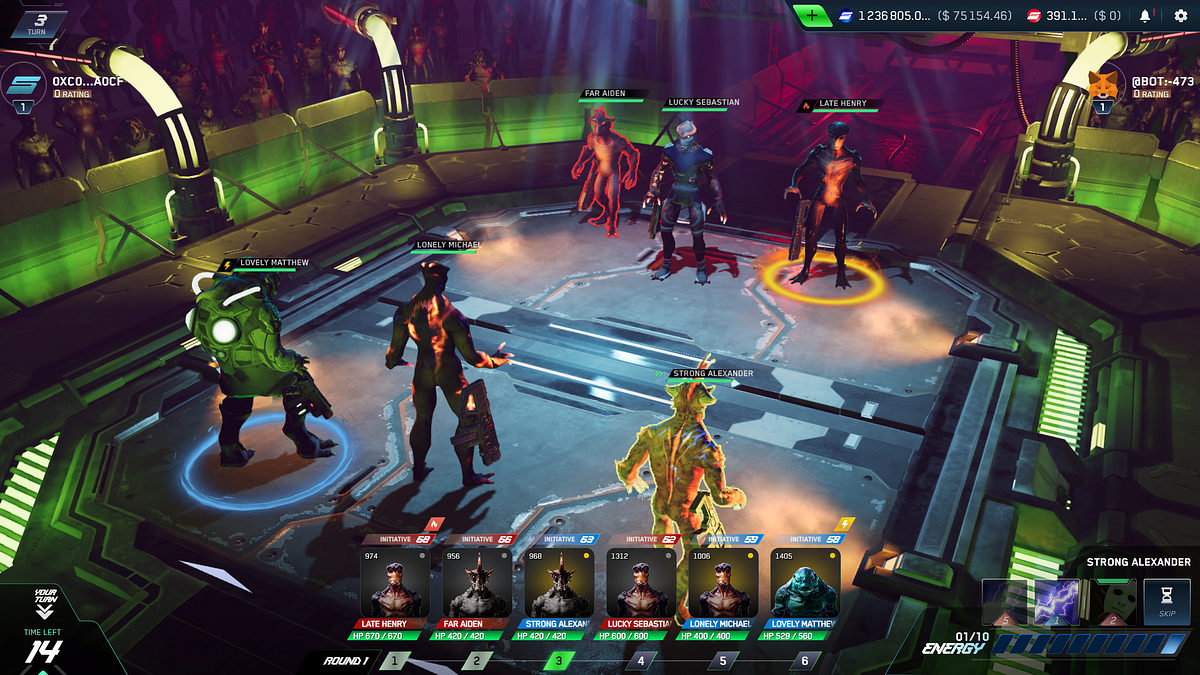Choose the dimmed ability costing 5 energy
The image size is (1200, 675).
click(x=1005, y=603)
